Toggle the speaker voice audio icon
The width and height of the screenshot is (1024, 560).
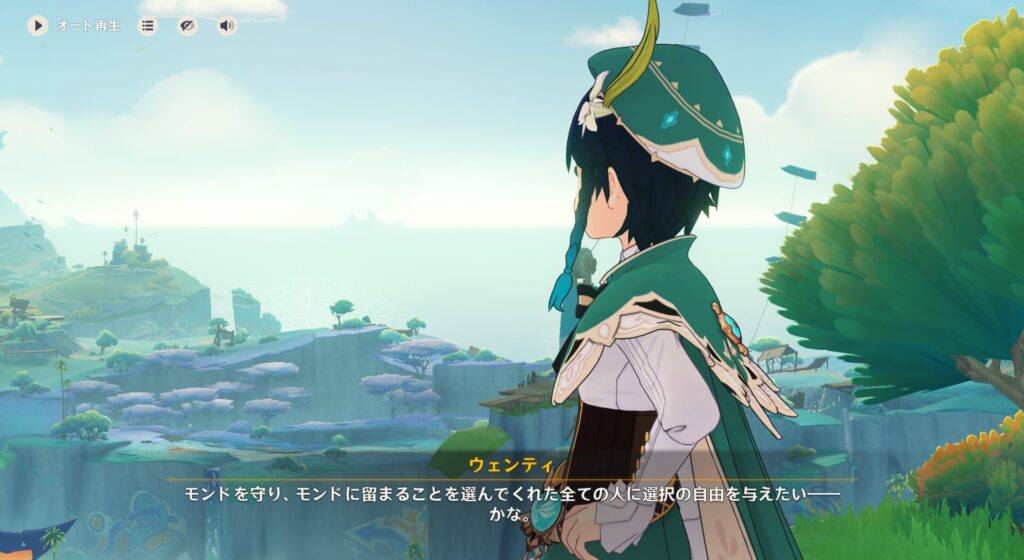pos(227,26)
